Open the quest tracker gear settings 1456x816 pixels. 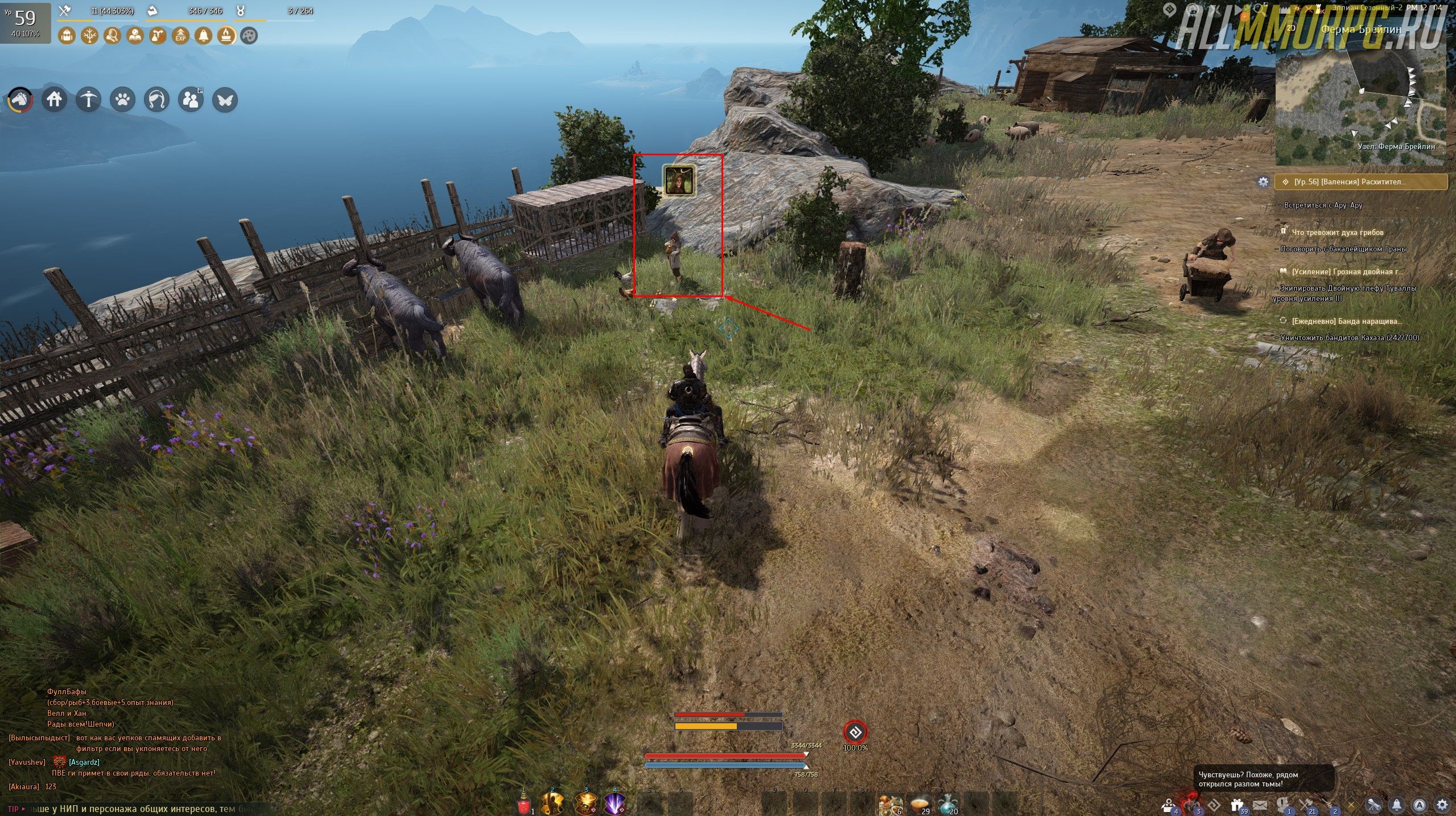tap(1263, 182)
